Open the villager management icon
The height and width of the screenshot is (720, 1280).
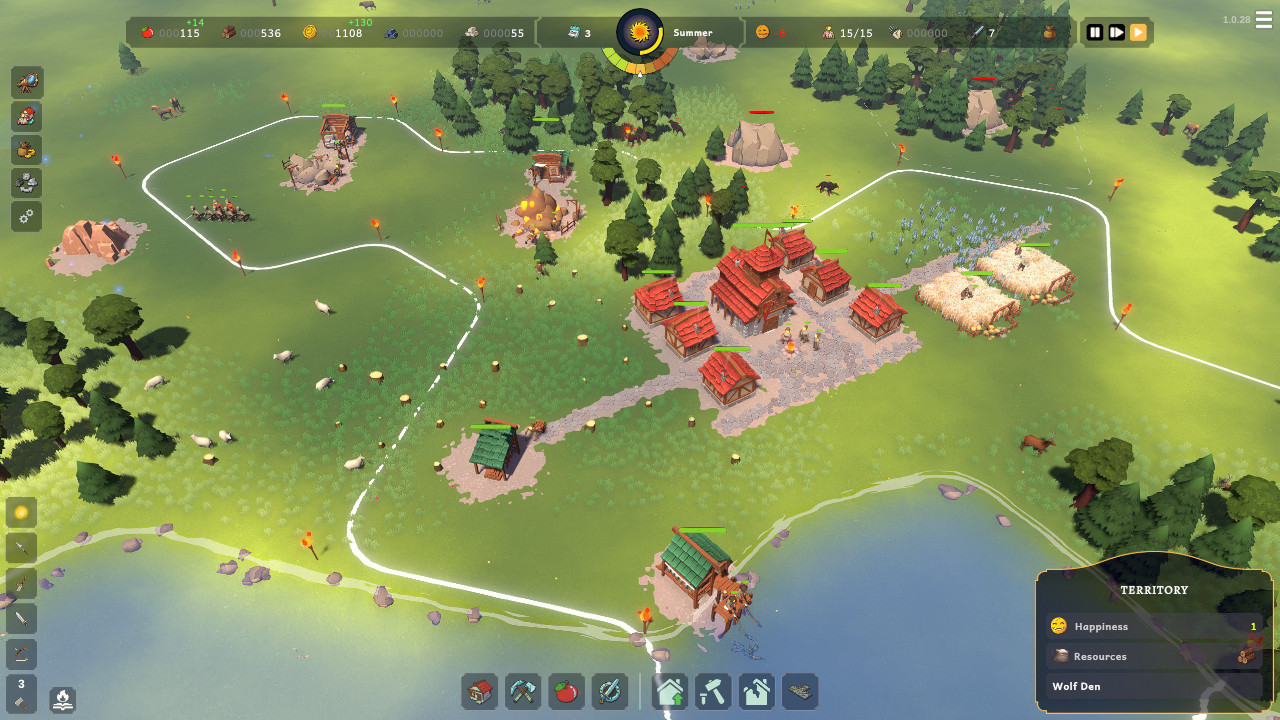pyautogui.click(x=27, y=116)
